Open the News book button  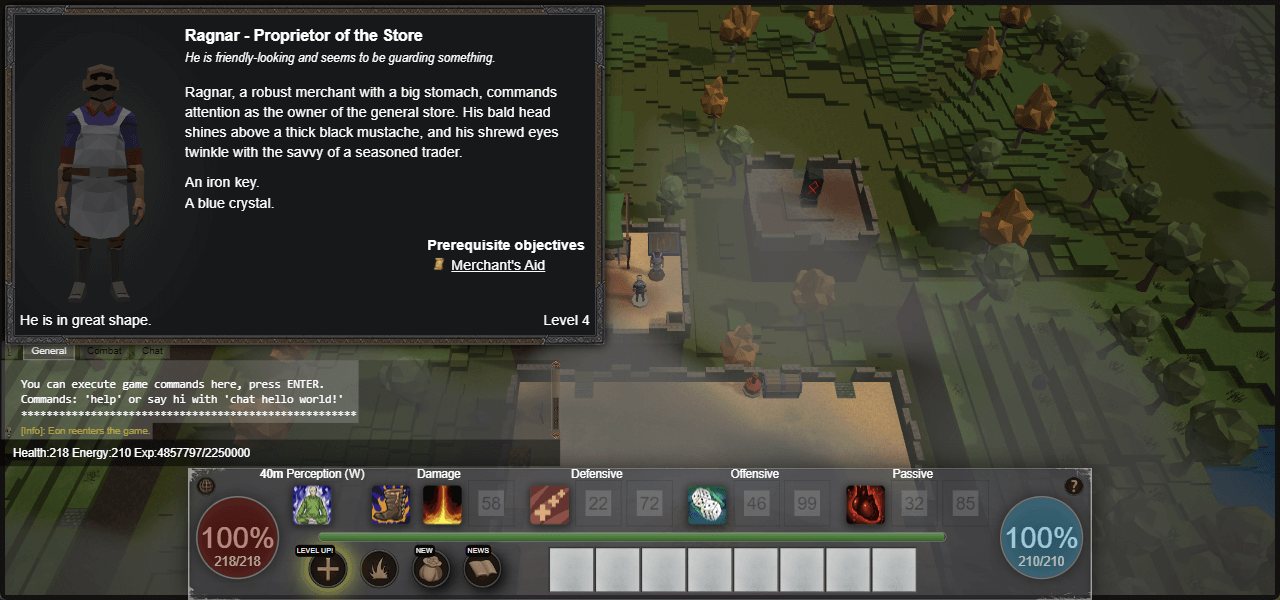coord(484,570)
